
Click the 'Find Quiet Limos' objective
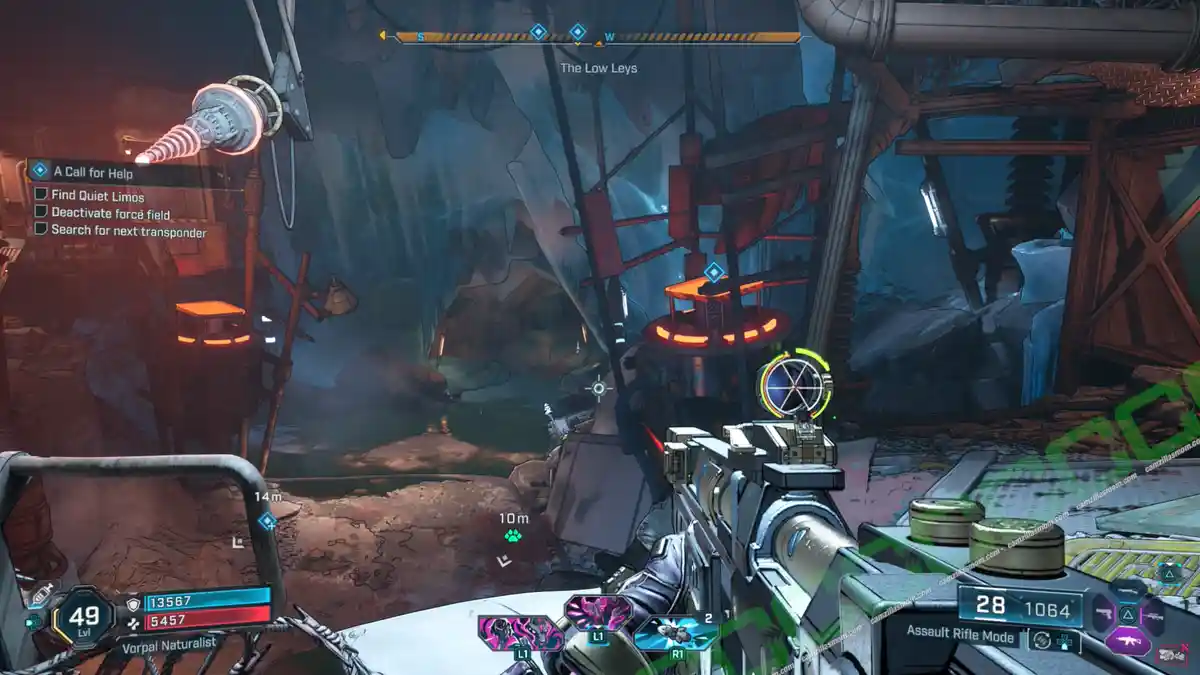(97, 196)
